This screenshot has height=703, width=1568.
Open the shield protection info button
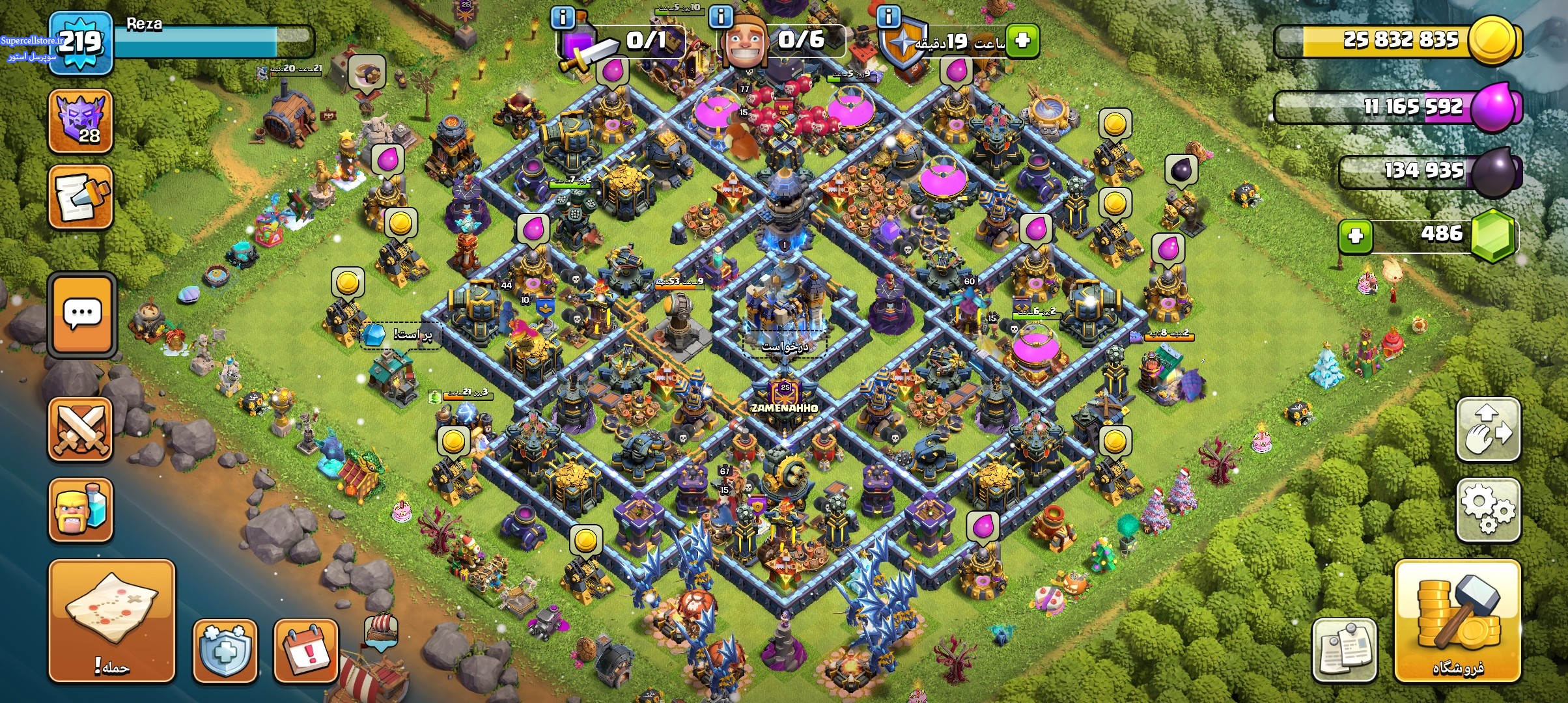(x=225, y=650)
